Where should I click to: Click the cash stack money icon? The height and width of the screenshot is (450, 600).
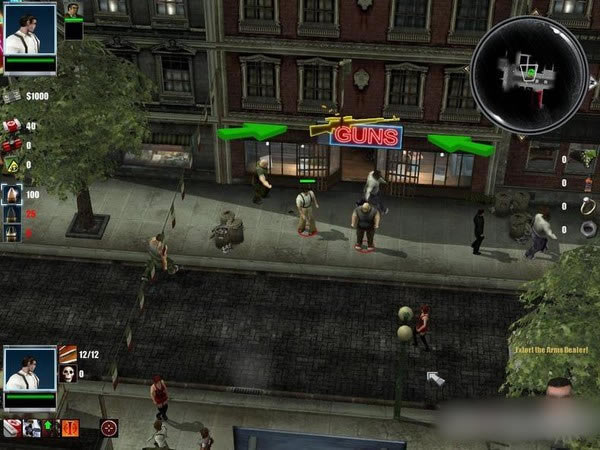tap(11, 97)
